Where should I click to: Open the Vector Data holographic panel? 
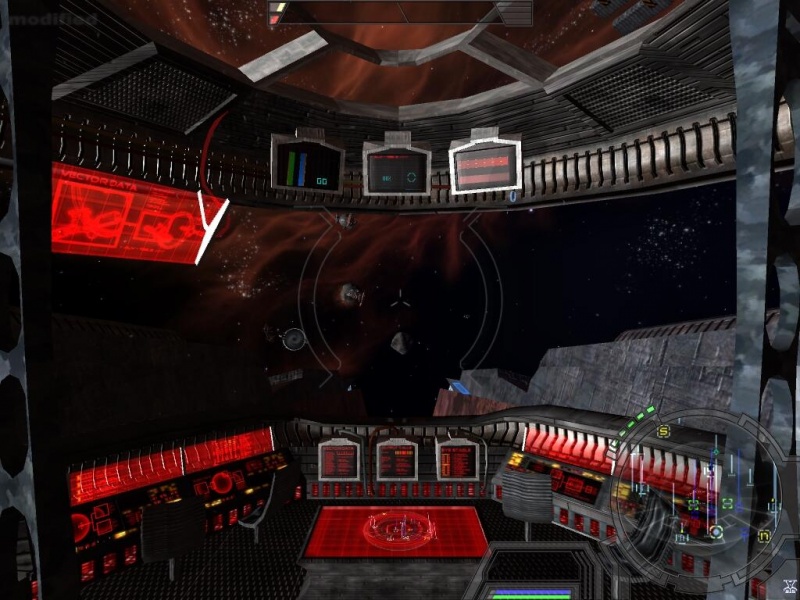127,213
